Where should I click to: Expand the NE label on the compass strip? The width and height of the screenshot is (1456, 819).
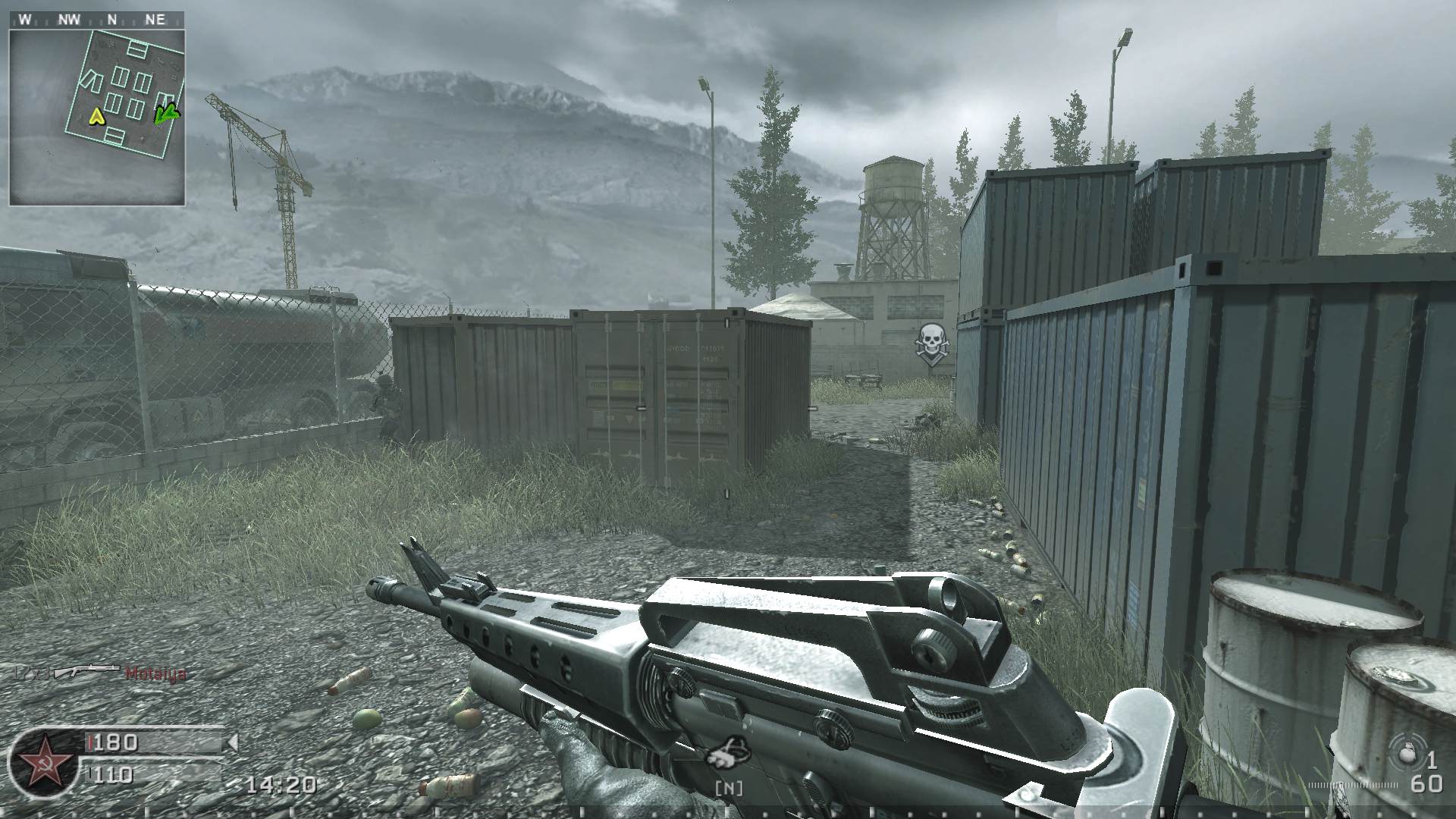click(x=156, y=20)
